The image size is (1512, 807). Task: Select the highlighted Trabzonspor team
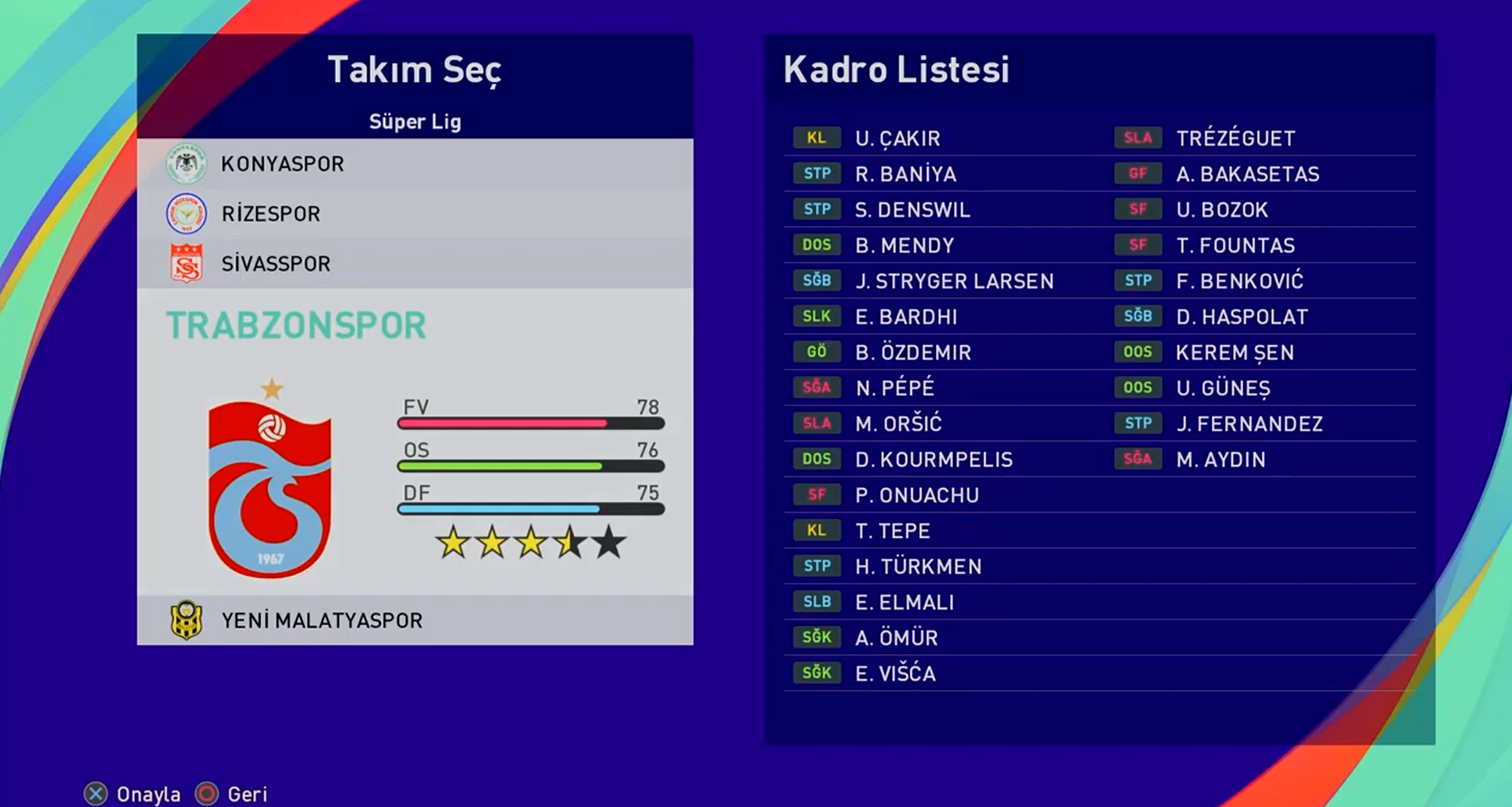296,325
